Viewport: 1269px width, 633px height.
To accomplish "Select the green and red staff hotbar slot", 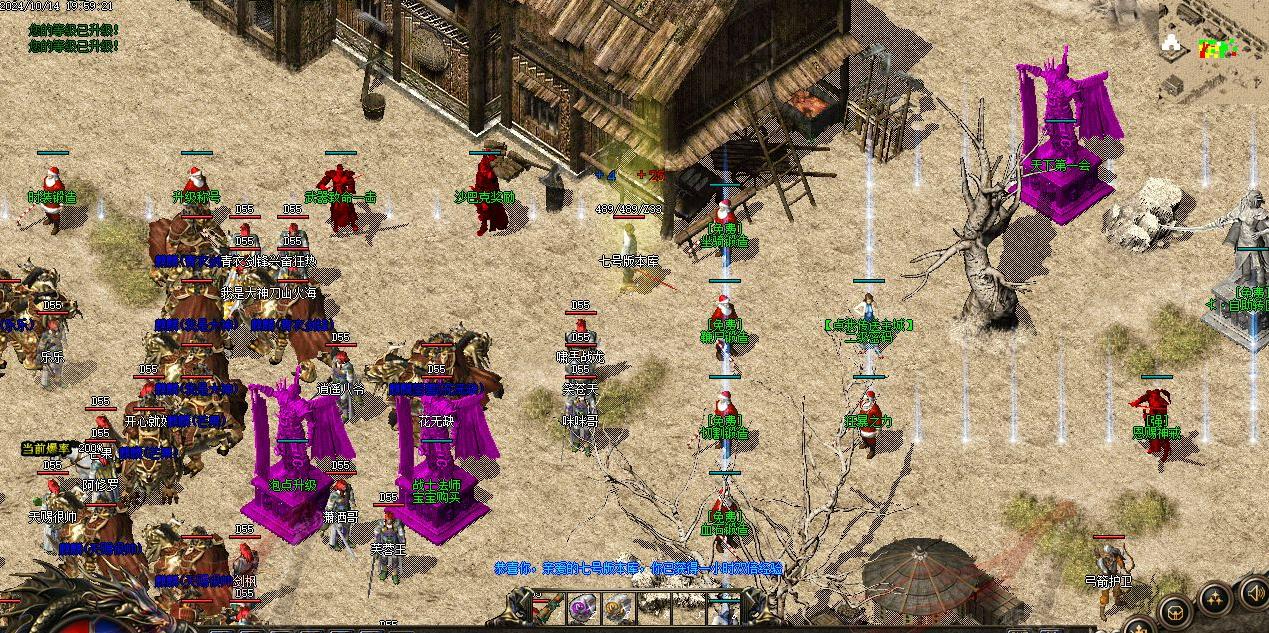I will coord(548,606).
